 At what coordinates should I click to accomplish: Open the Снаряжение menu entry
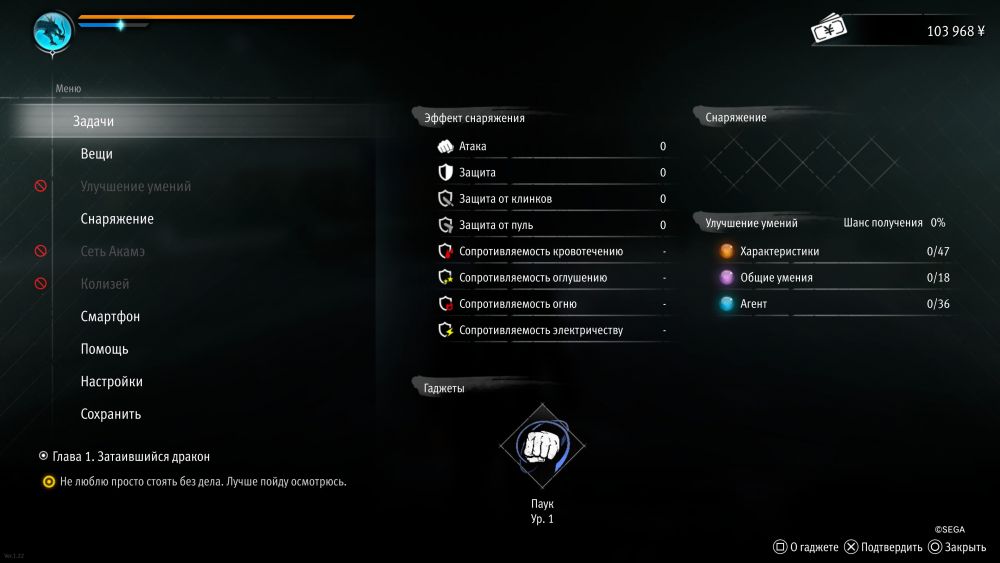117,219
